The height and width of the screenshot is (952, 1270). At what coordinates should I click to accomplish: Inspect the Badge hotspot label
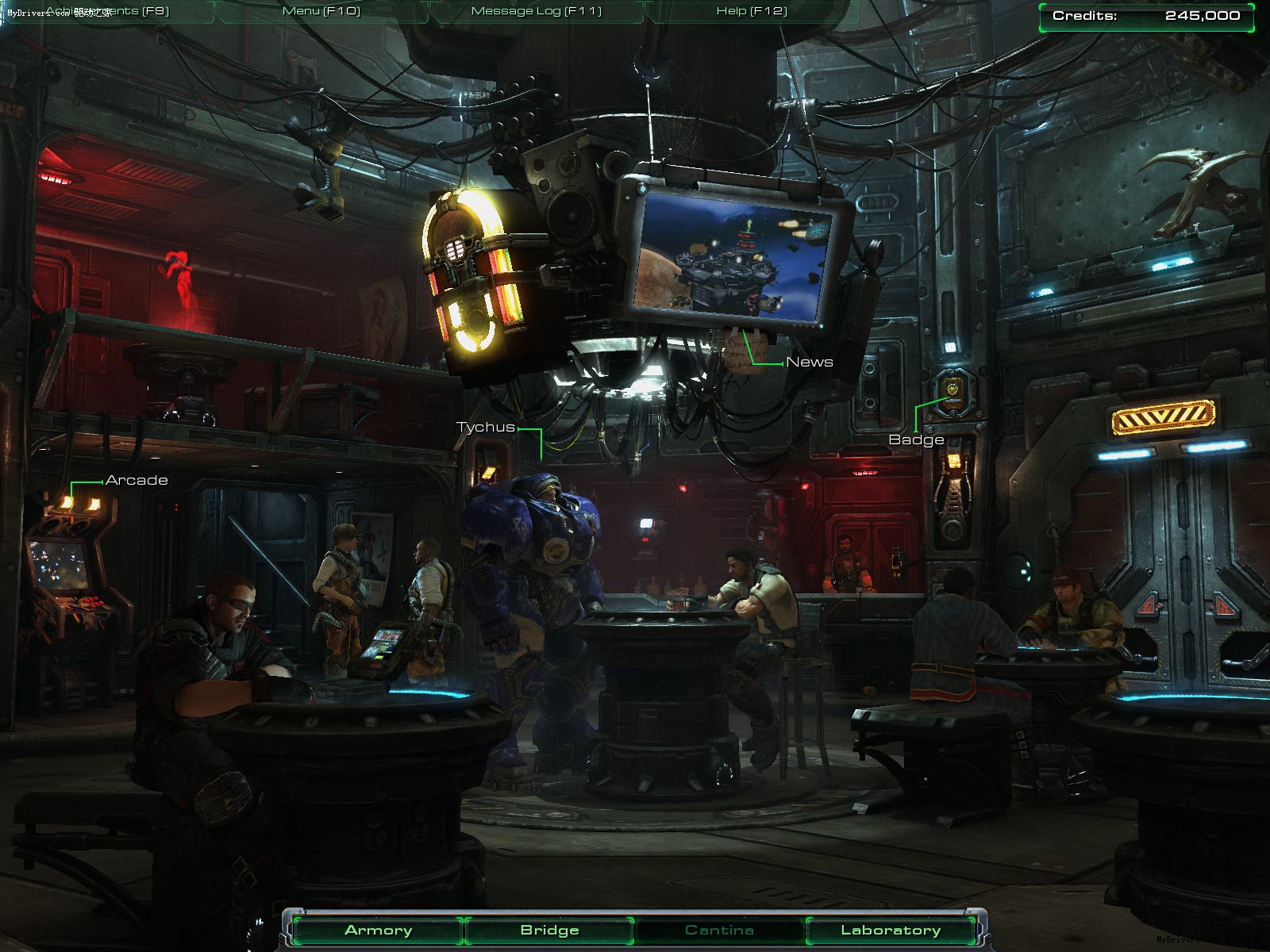pyautogui.click(x=916, y=440)
